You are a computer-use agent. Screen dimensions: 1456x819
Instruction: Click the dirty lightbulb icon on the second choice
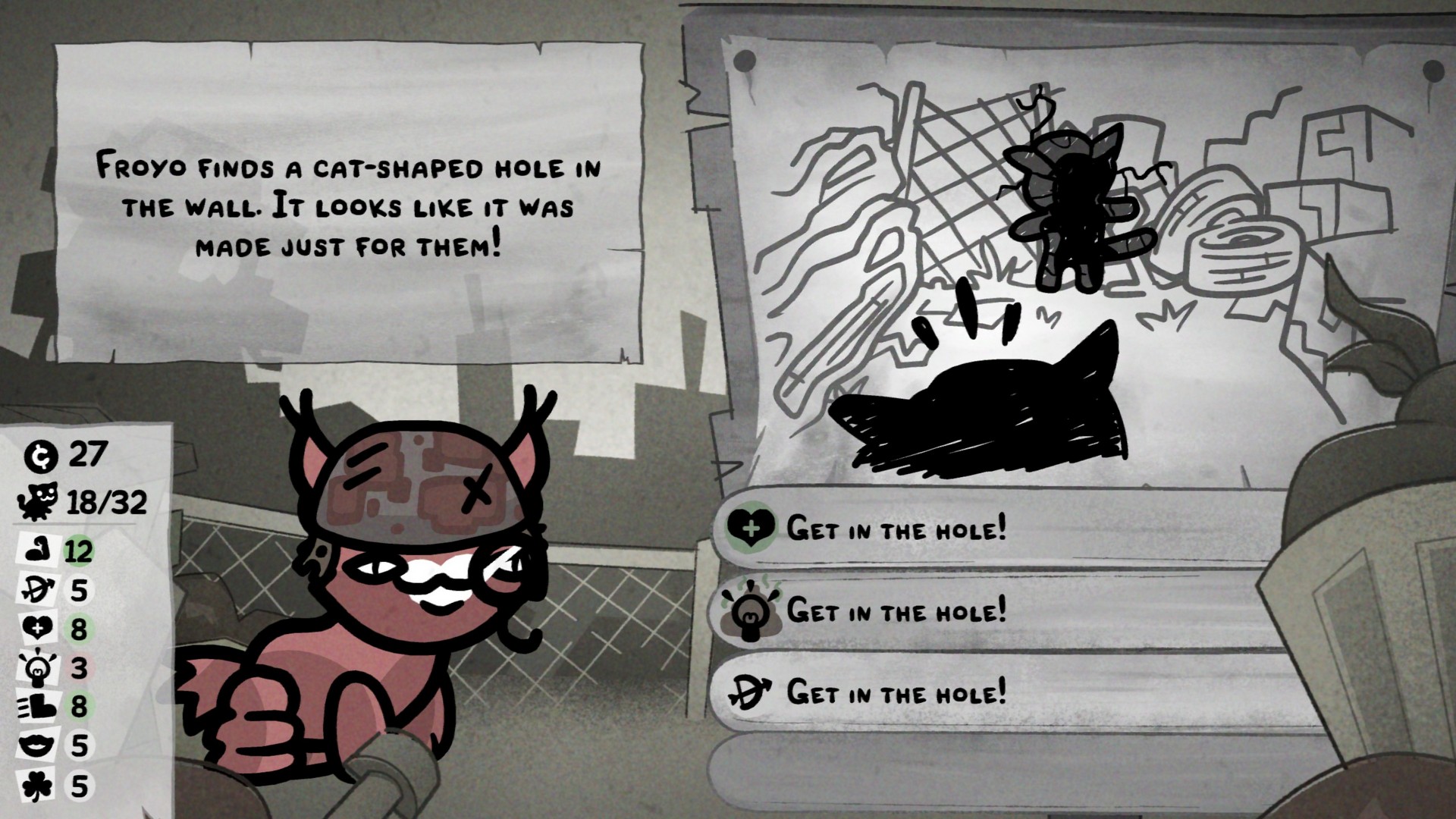click(752, 610)
